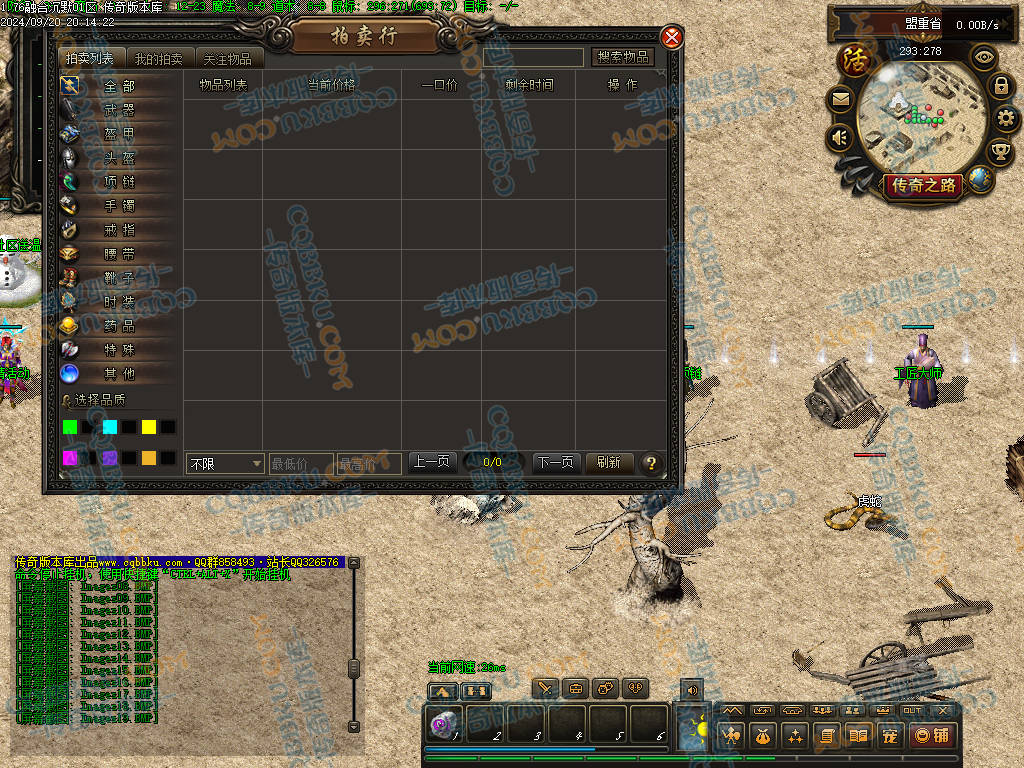
Task: Open the 铺 shop button
Action: 931,735
